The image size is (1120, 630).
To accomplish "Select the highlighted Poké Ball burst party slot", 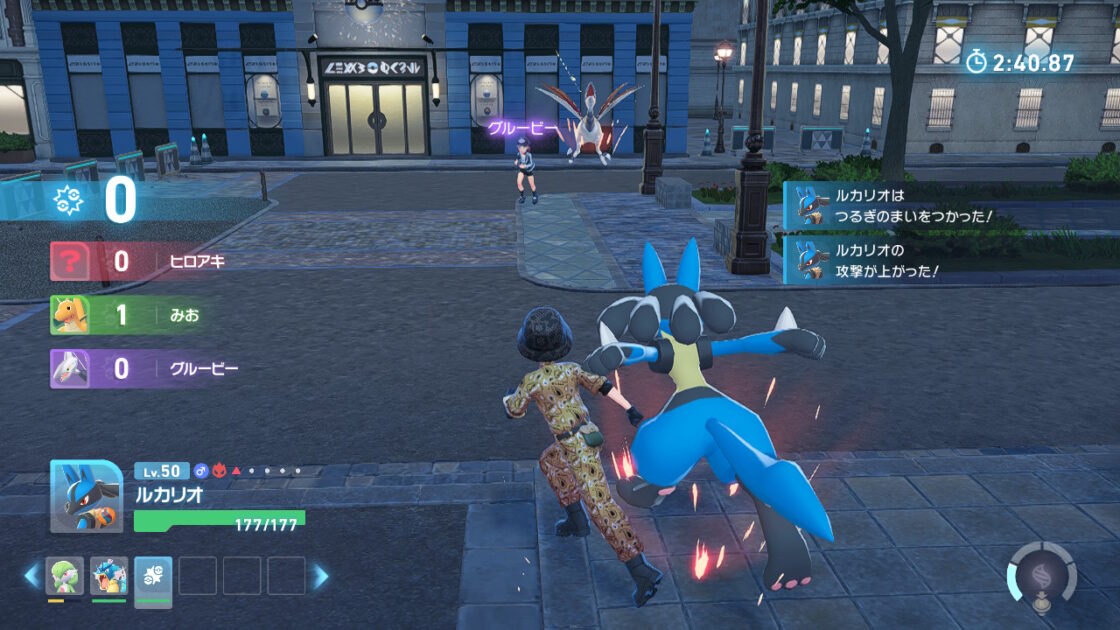I will point(153,578).
